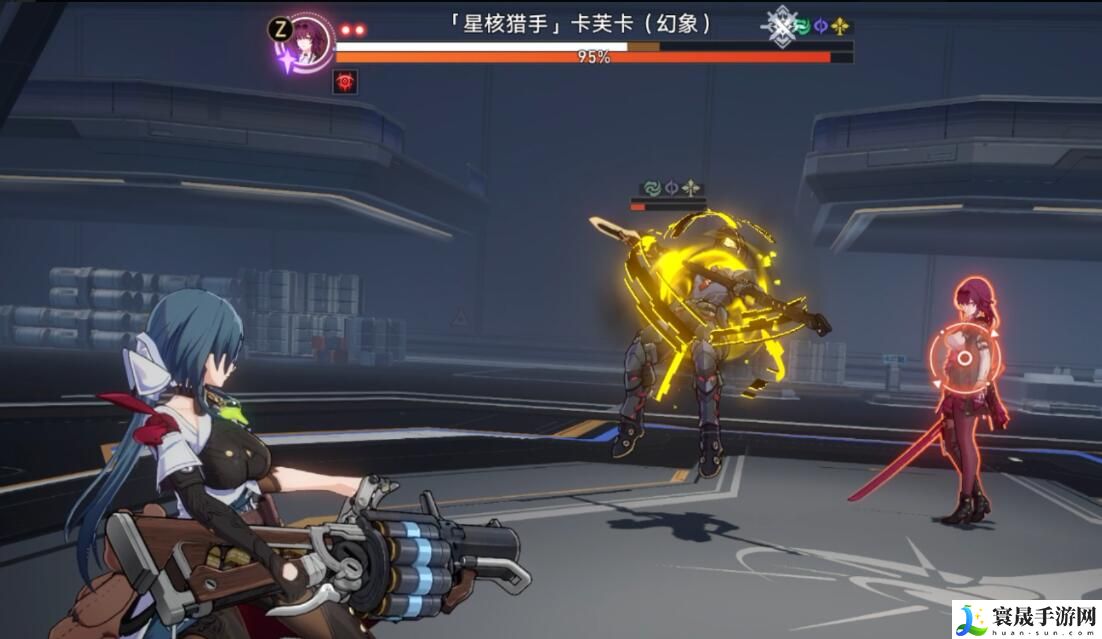The height and width of the screenshot is (639, 1102).
Task: Inspect the red eye status effect icon
Action: coord(346,82)
